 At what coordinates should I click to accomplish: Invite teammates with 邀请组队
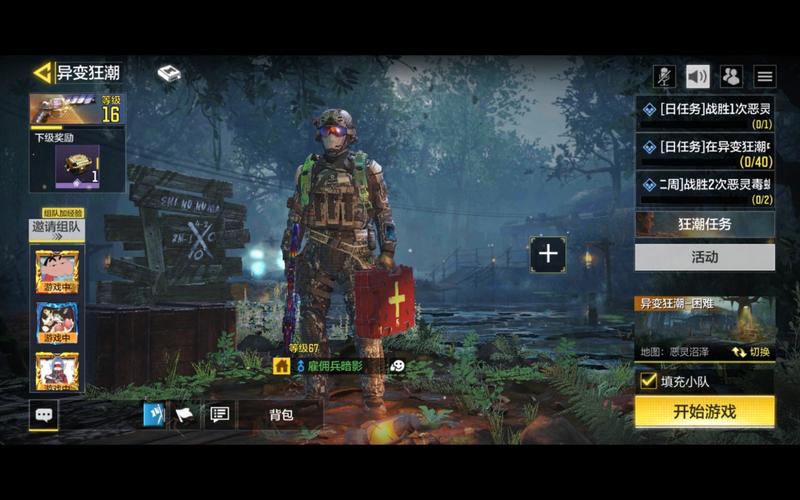coord(56,227)
